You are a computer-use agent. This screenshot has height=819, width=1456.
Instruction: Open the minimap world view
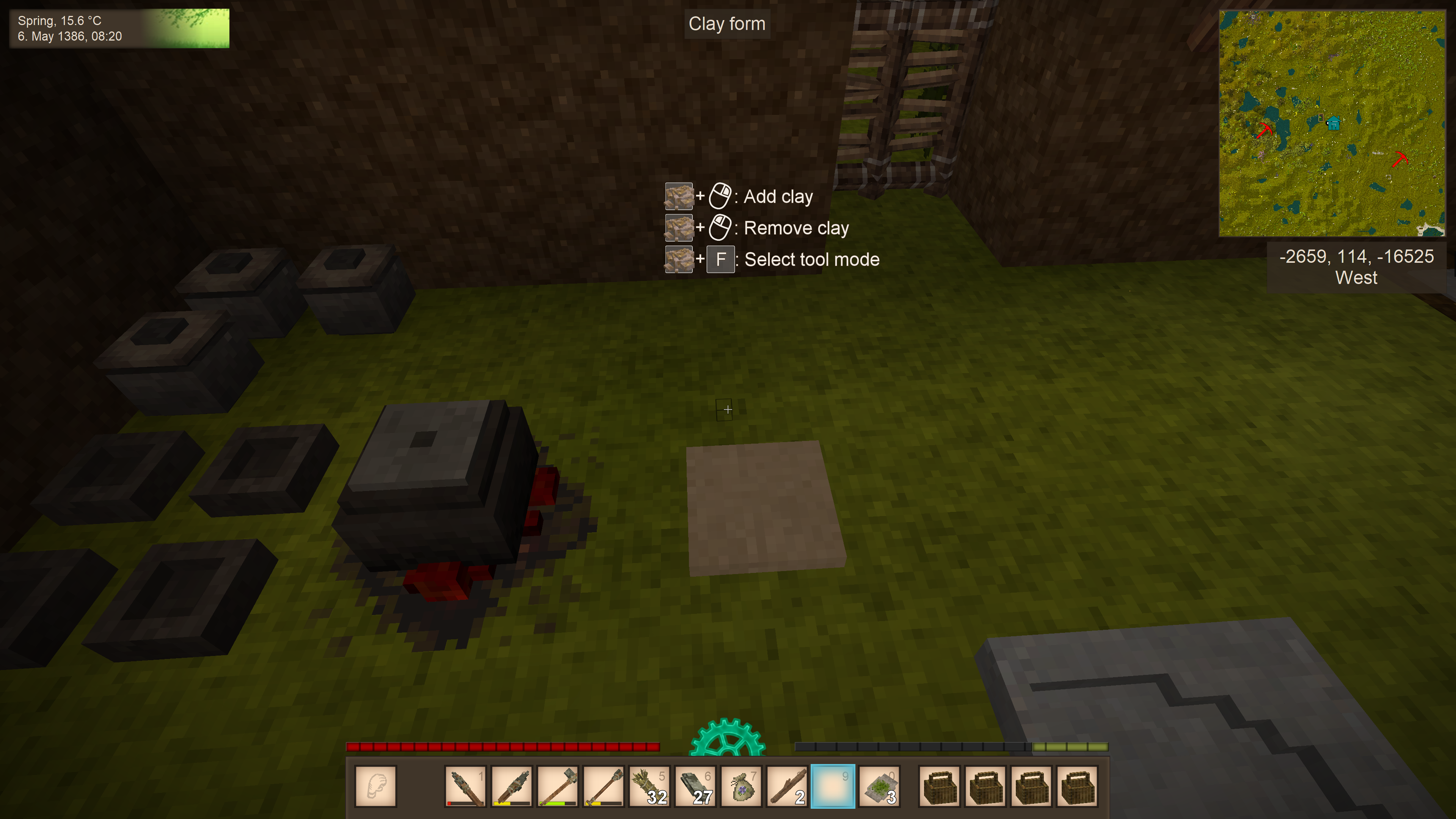pos(1332,122)
